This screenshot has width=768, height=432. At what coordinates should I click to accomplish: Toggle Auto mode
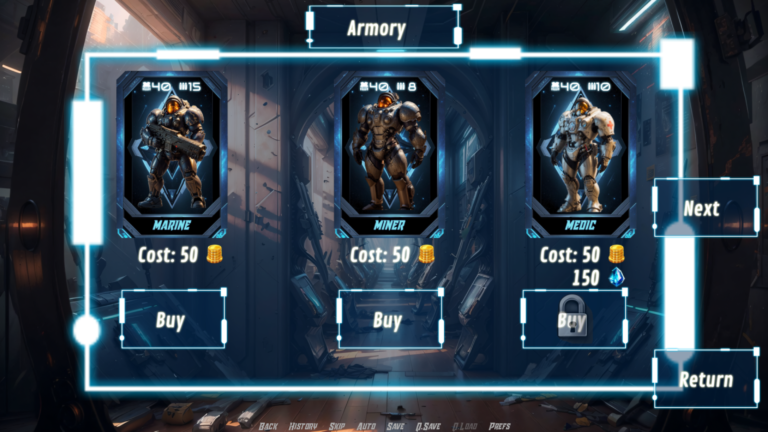[366, 426]
